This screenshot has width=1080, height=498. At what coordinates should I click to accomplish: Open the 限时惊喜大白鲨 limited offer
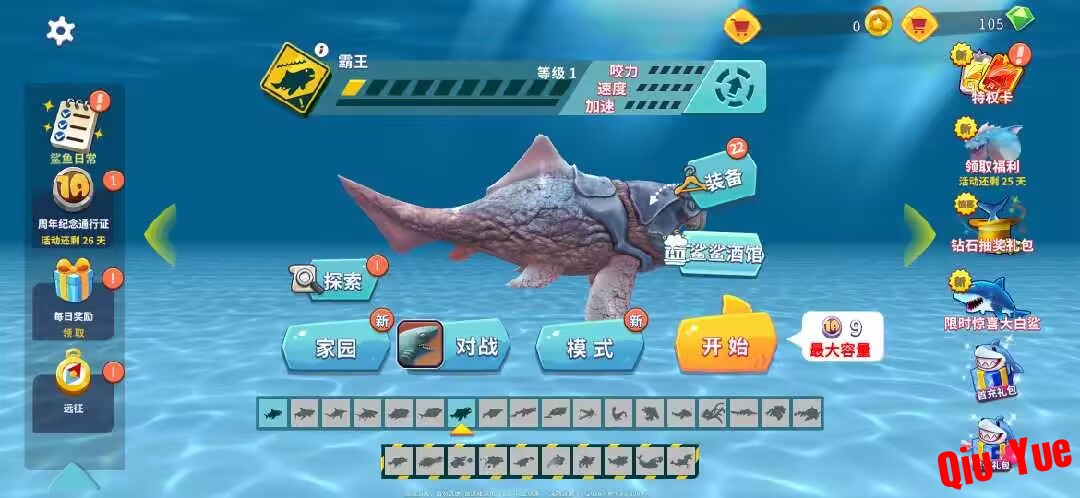(x=992, y=300)
